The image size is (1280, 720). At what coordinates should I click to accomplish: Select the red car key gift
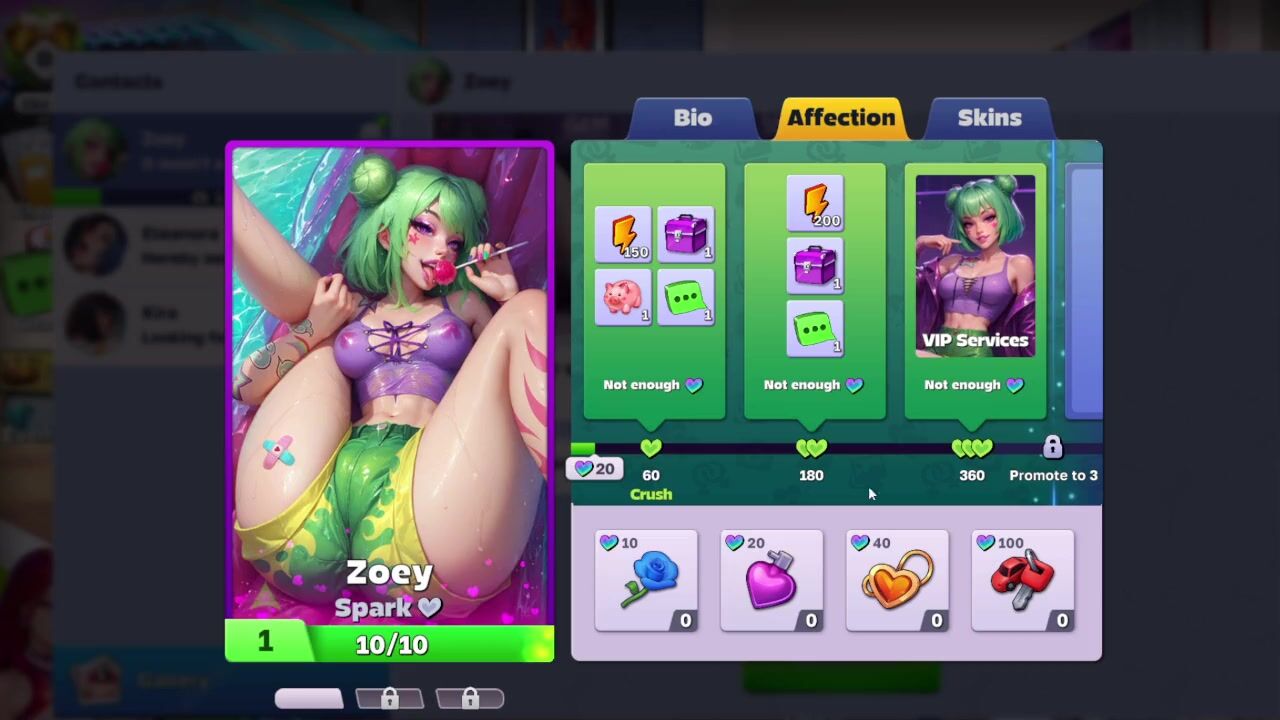point(1022,581)
